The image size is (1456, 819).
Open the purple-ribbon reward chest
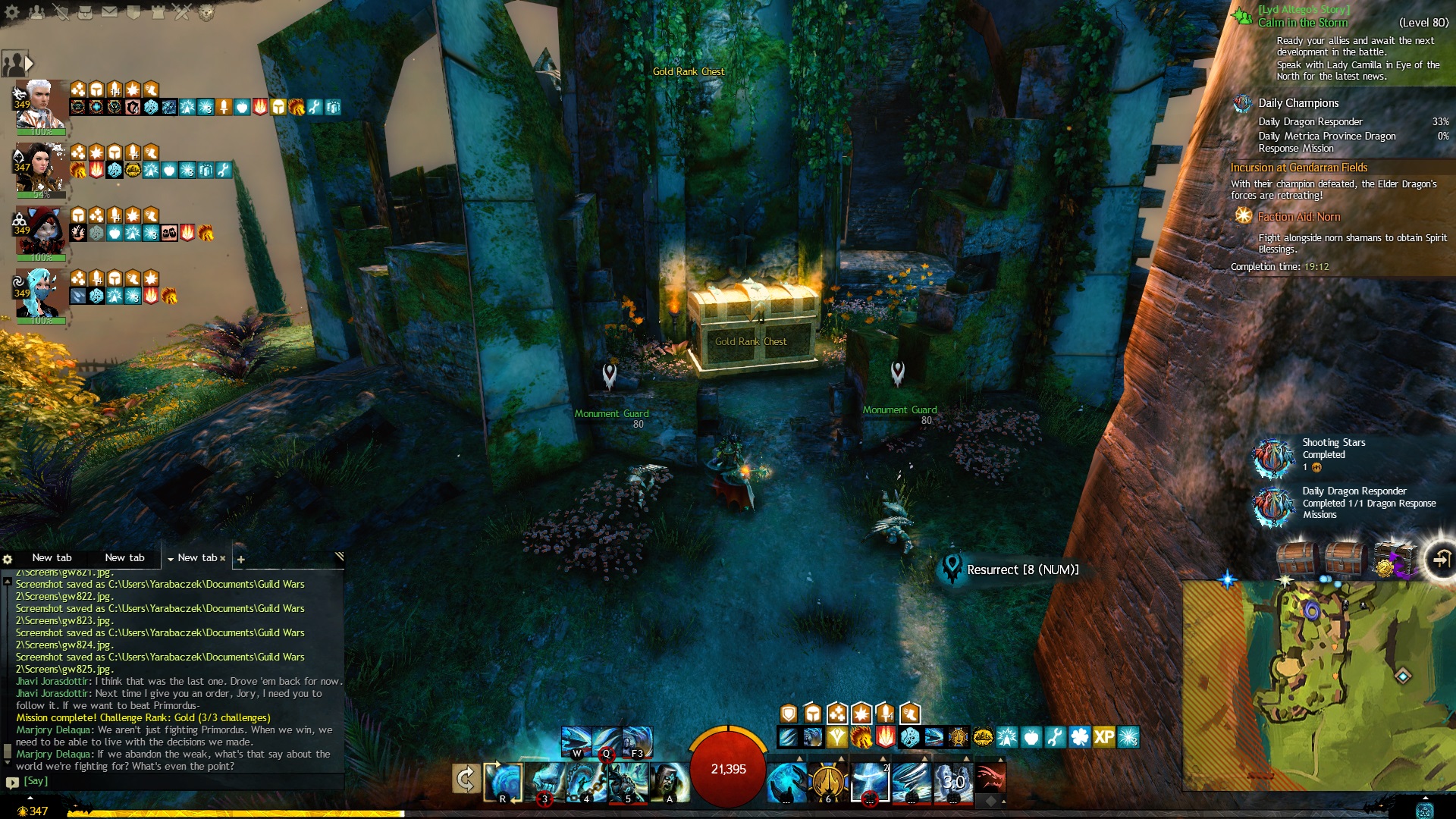pyautogui.click(x=1393, y=560)
